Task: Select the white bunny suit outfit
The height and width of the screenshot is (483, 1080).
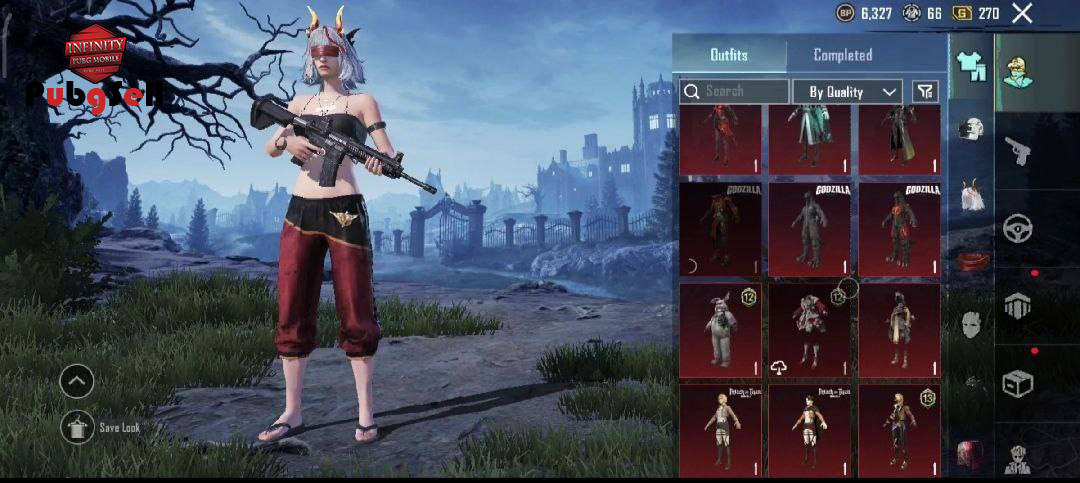Action: click(719, 330)
